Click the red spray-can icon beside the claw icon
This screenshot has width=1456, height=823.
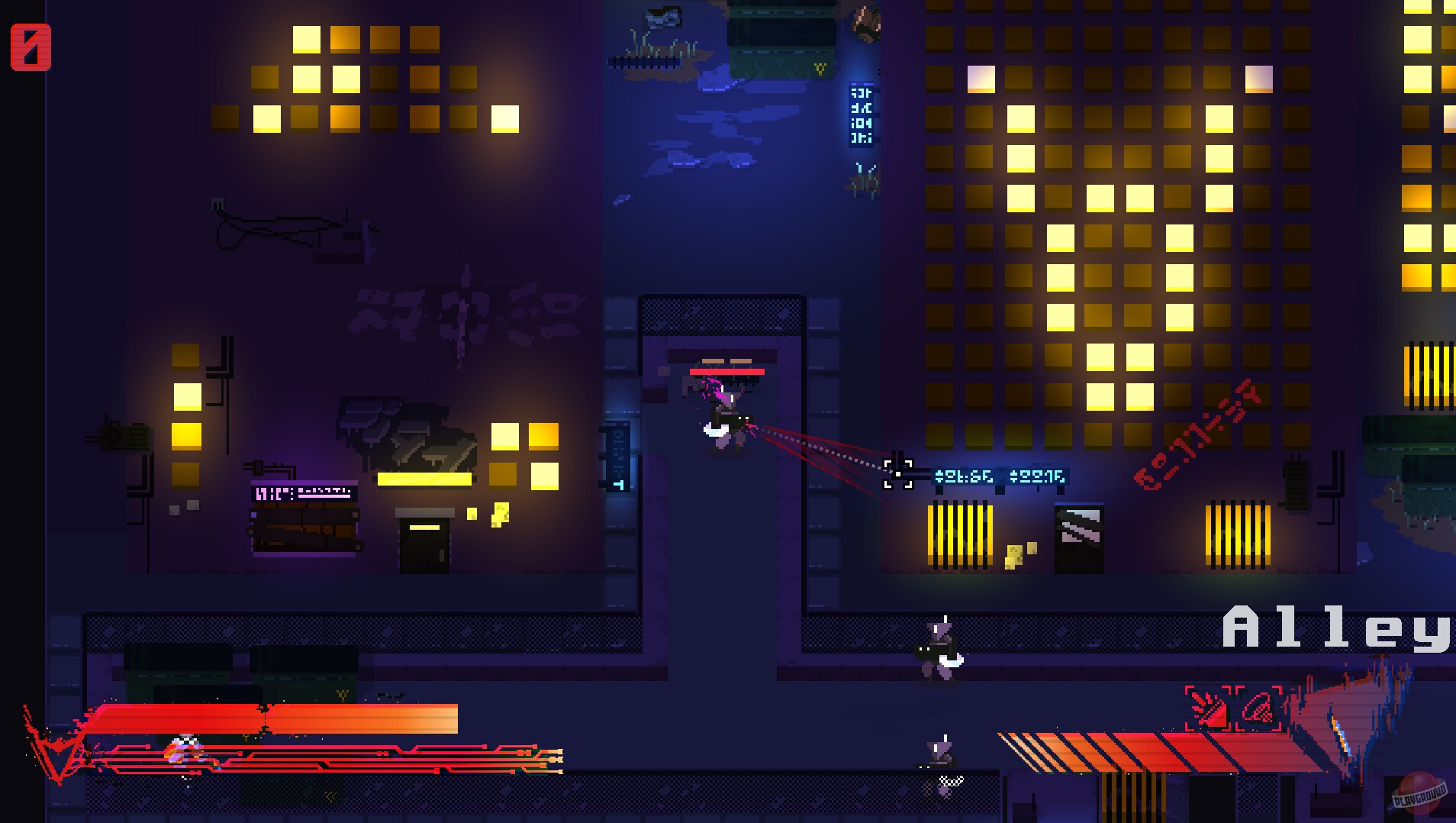click(x=1258, y=709)
